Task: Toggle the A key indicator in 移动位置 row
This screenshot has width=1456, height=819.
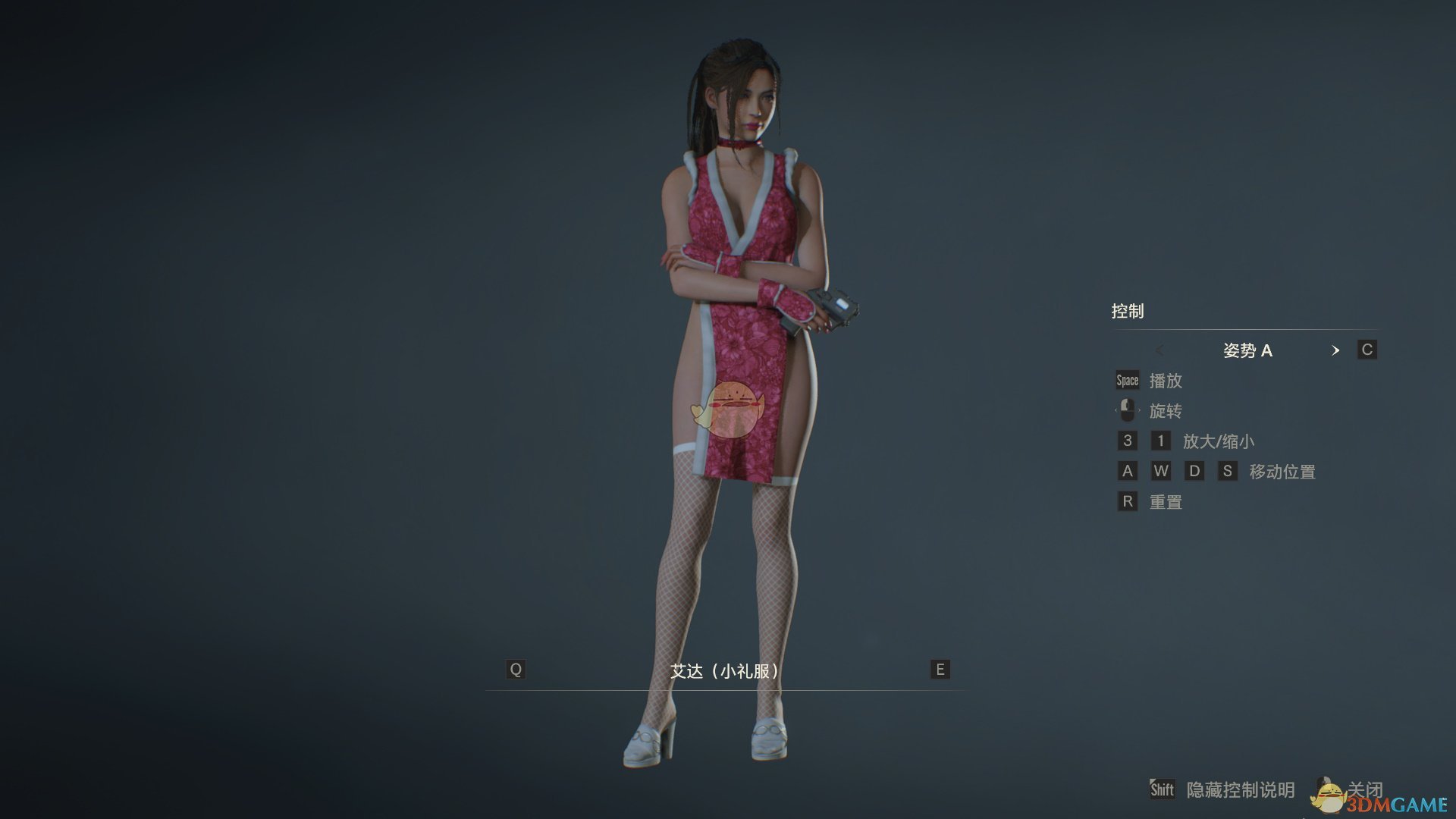Action: 1128,471
